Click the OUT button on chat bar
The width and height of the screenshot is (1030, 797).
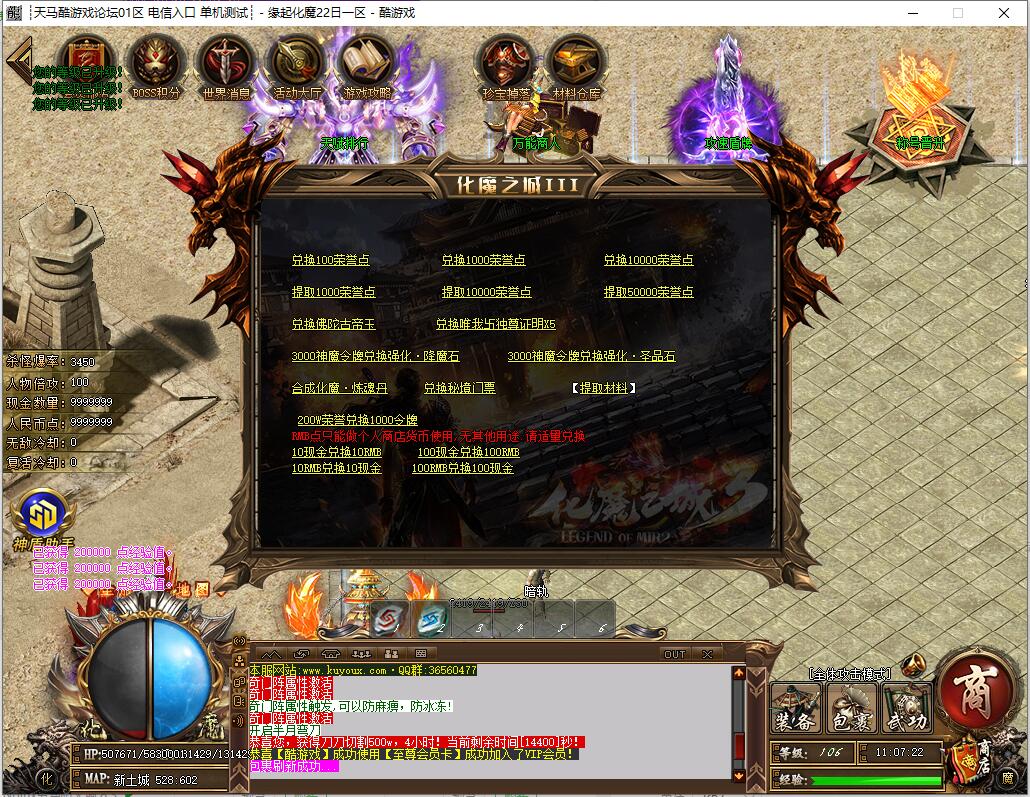(675, 654)
